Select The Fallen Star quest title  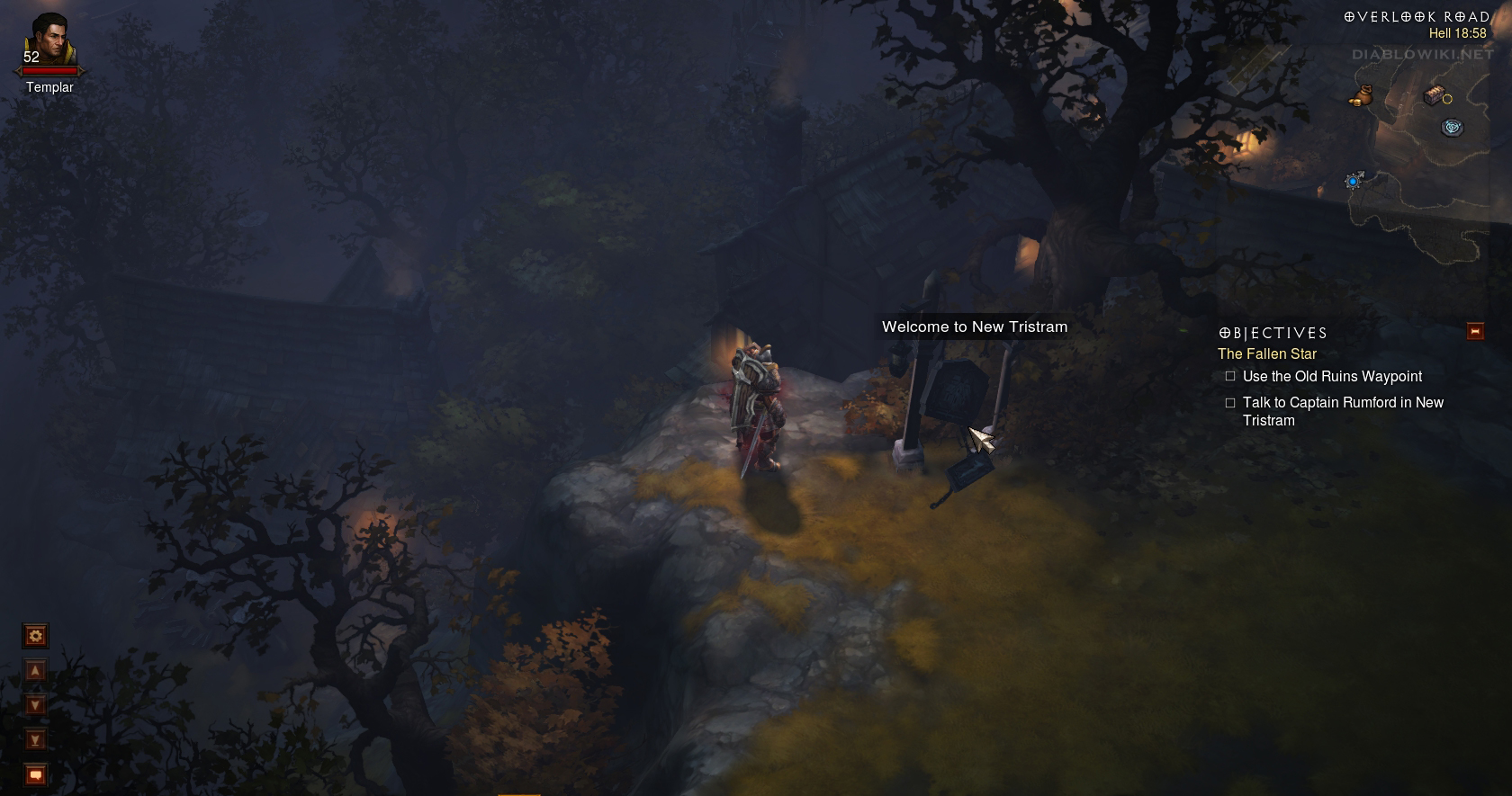1266,354
